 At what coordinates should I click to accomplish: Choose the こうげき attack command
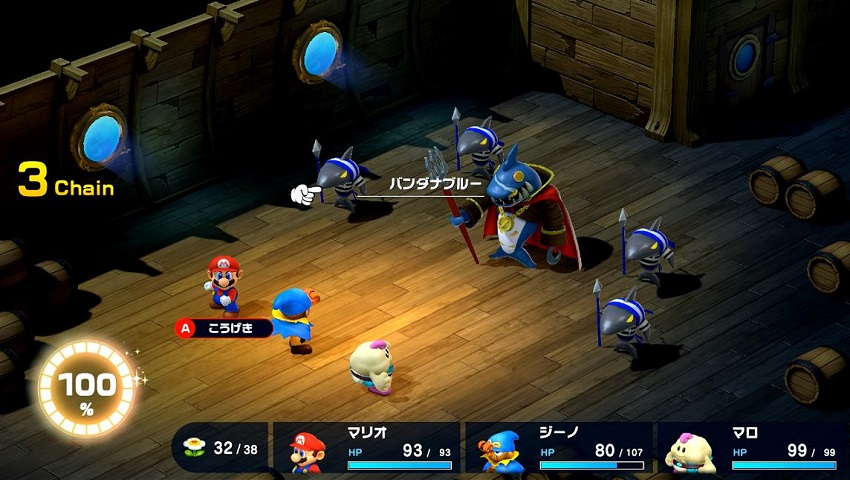pyautogui.click(x=223, y=328)
